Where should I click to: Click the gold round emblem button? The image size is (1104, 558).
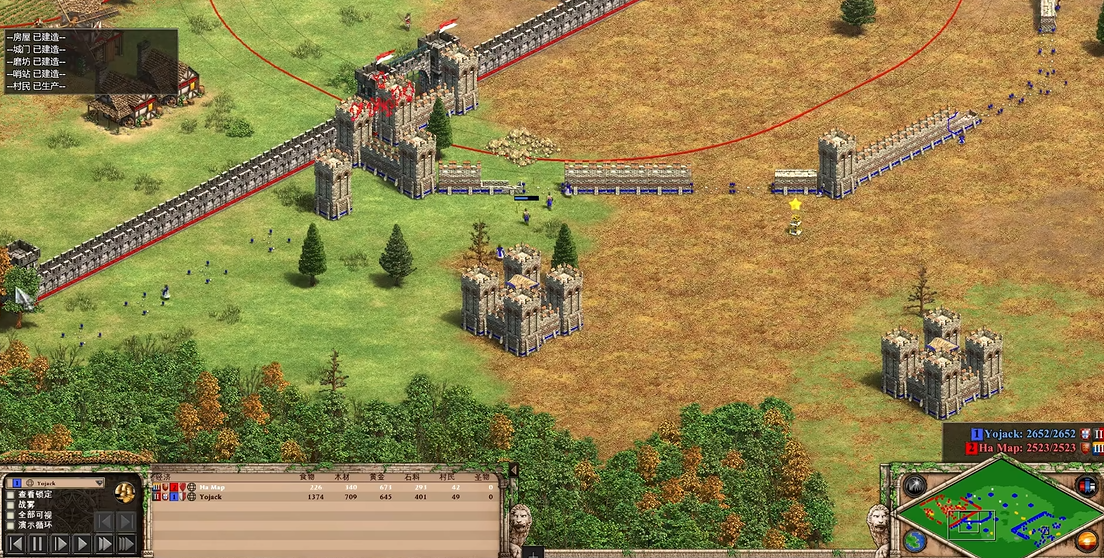click(125, 492)
